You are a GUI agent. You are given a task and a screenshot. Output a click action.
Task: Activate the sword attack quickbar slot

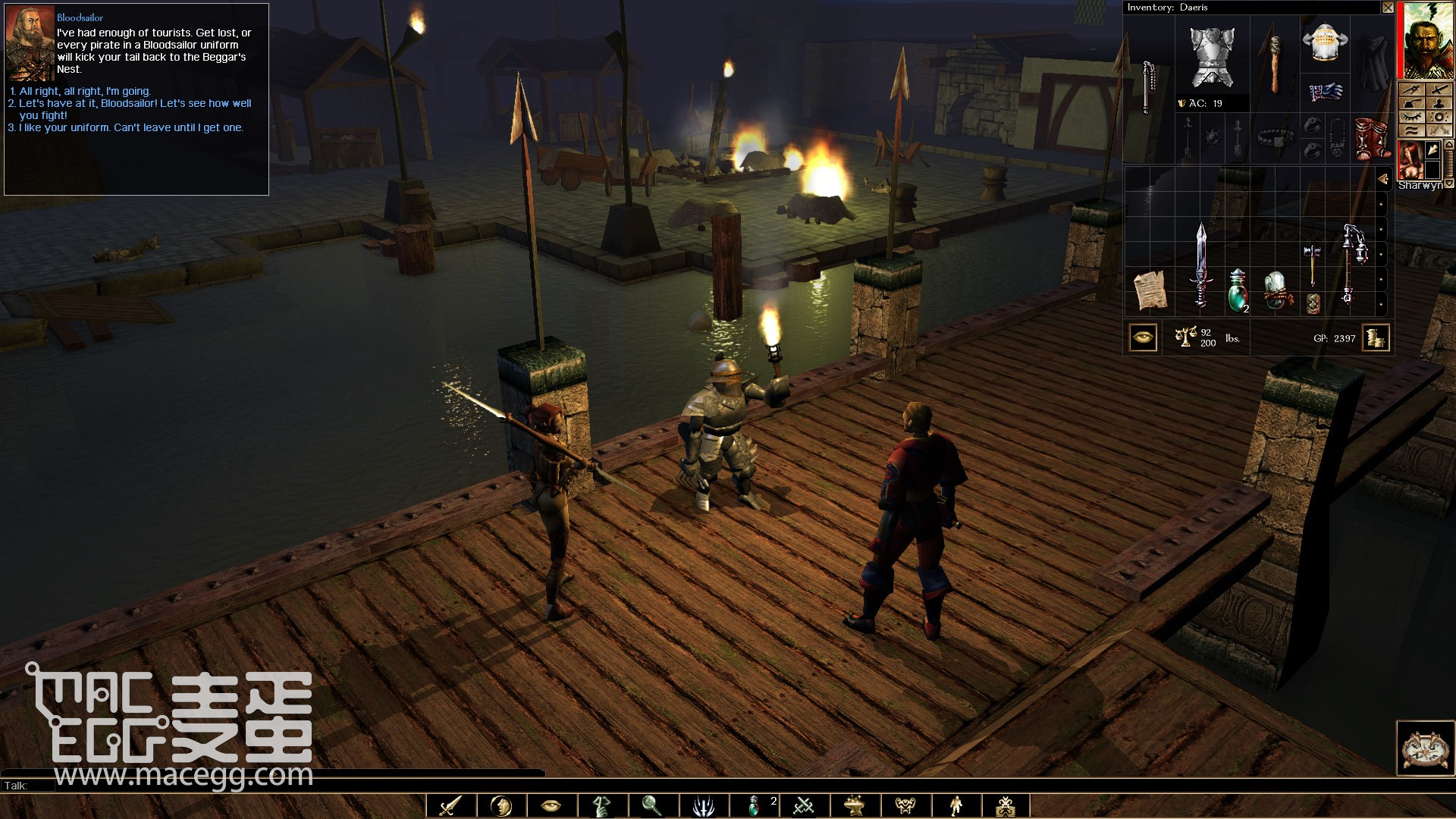[450, 805]
